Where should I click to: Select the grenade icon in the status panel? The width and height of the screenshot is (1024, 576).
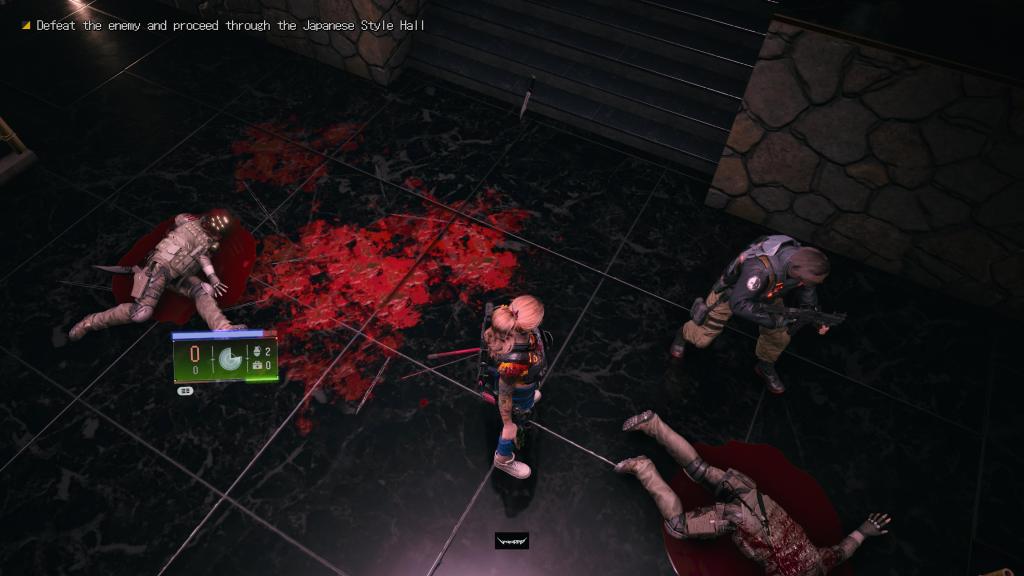pyautogui.click(x=257, y=352)
